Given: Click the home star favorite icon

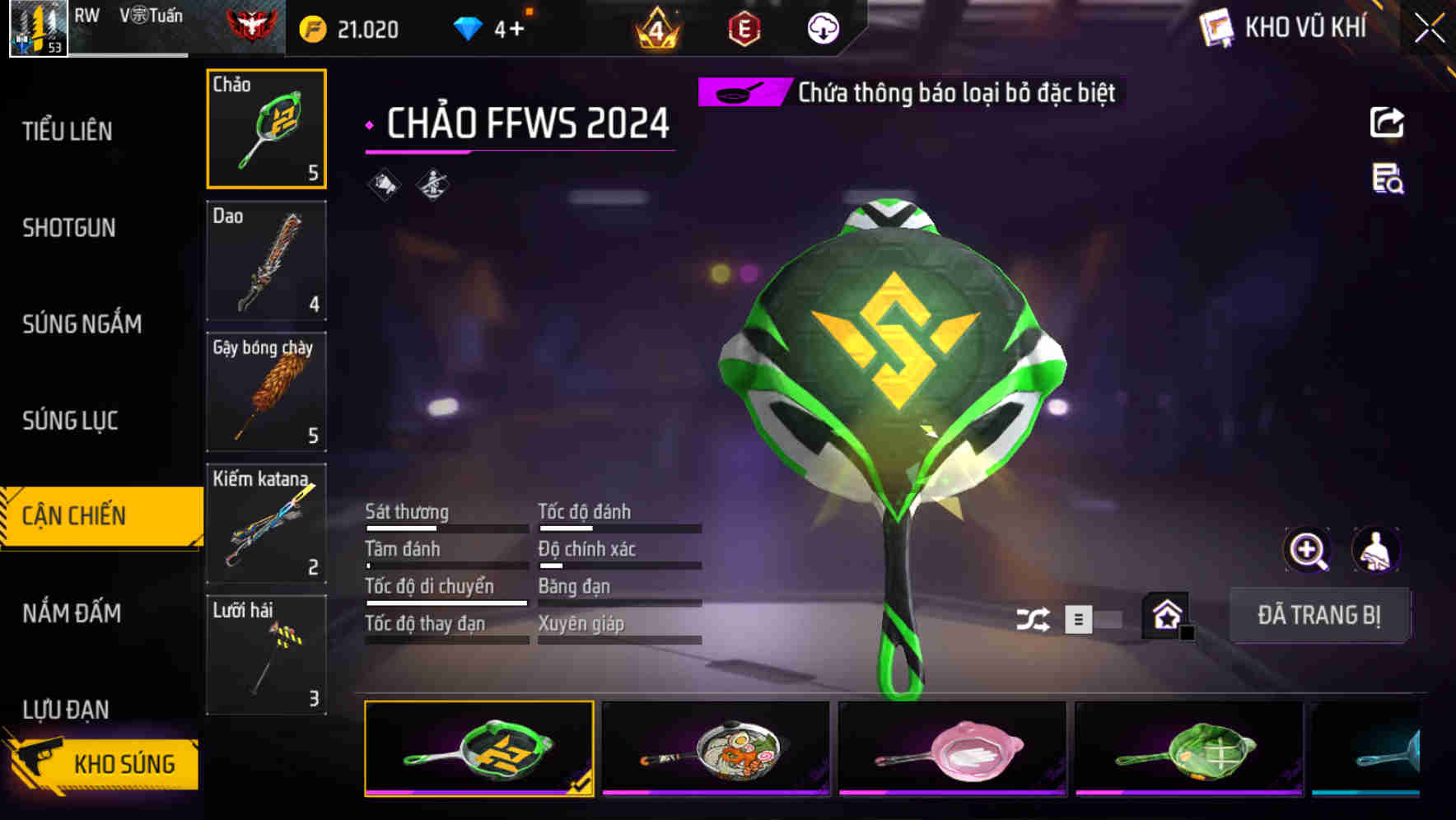Looking at the screenshot, I should 1166,615.
